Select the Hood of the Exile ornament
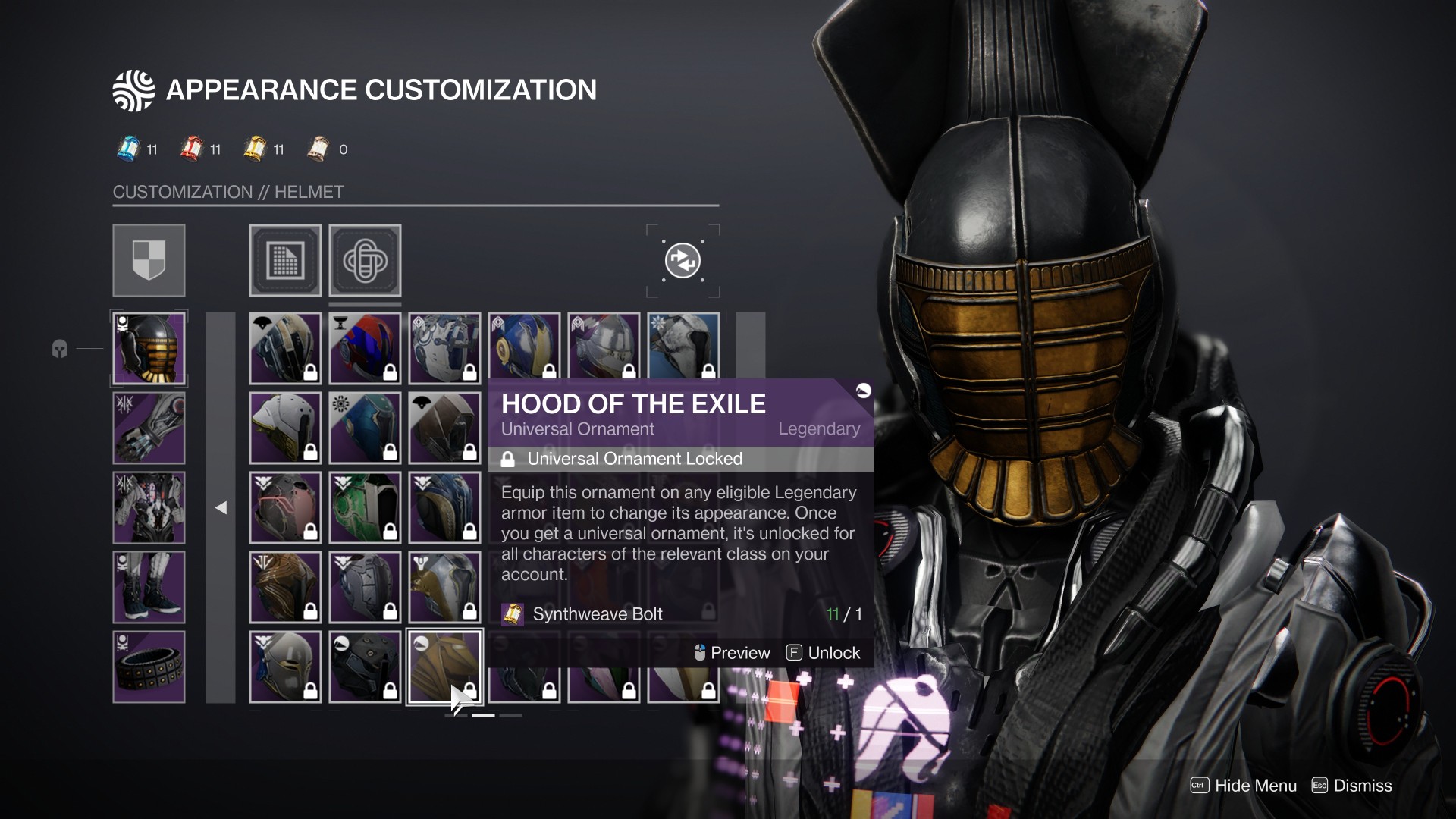 click(444, 667)
